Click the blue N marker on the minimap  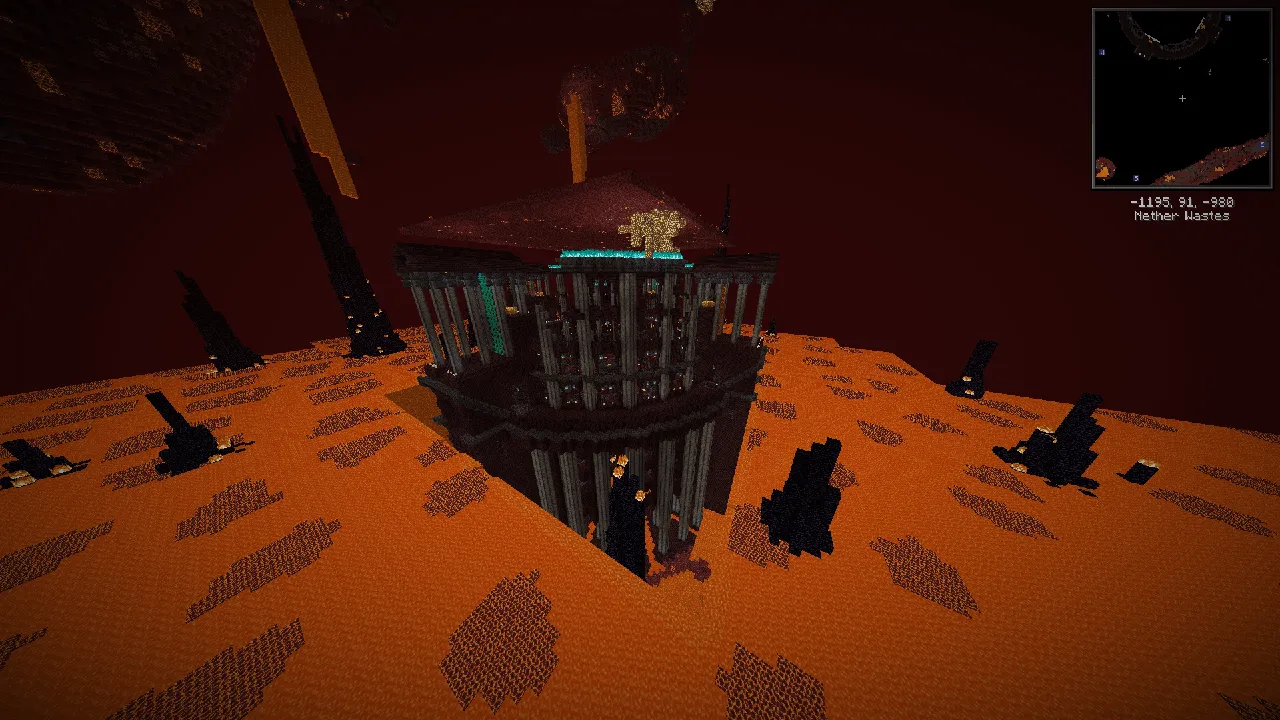pos(1226,18)
